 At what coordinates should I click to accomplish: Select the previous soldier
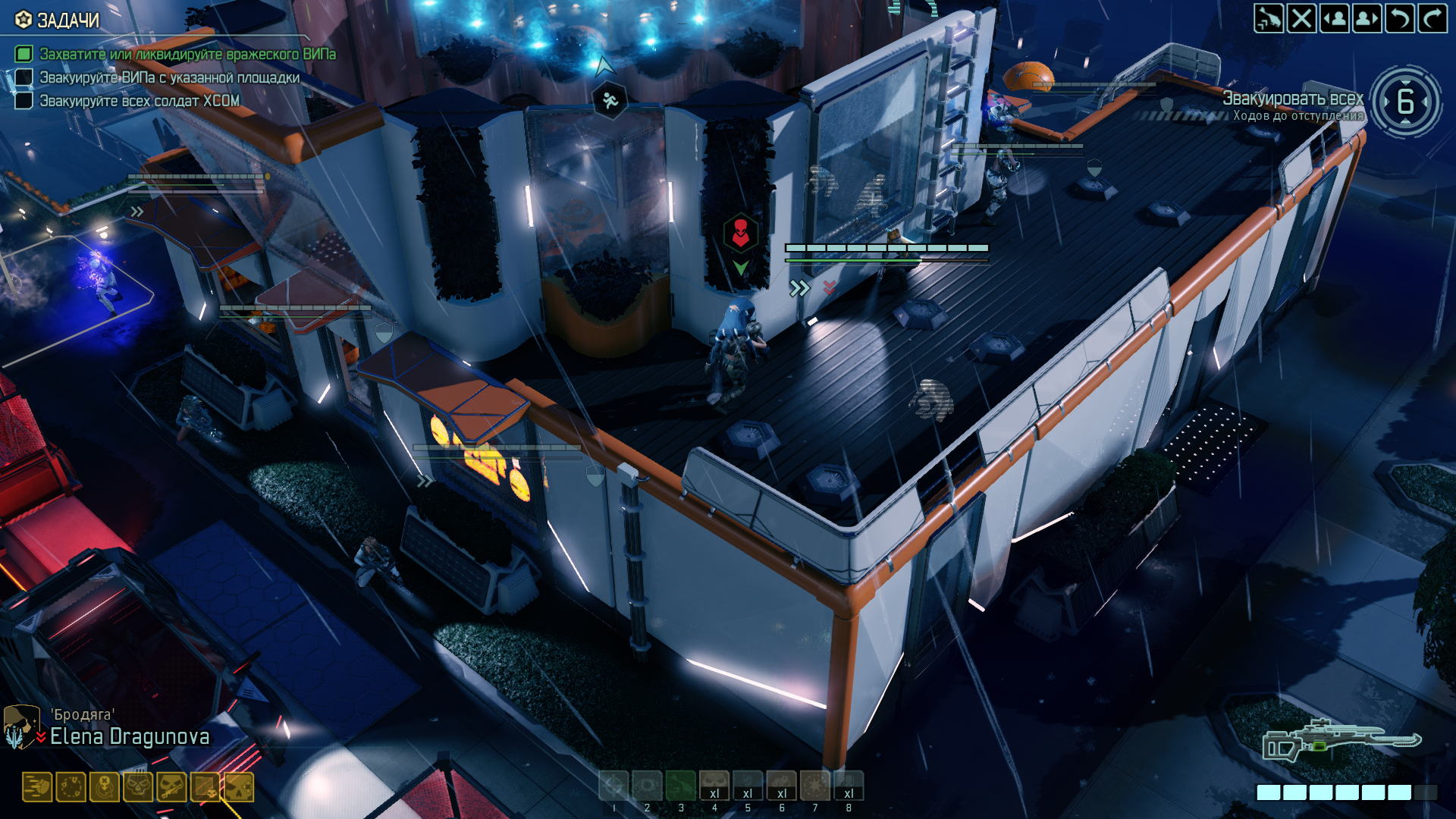[x=1334, y=18]
